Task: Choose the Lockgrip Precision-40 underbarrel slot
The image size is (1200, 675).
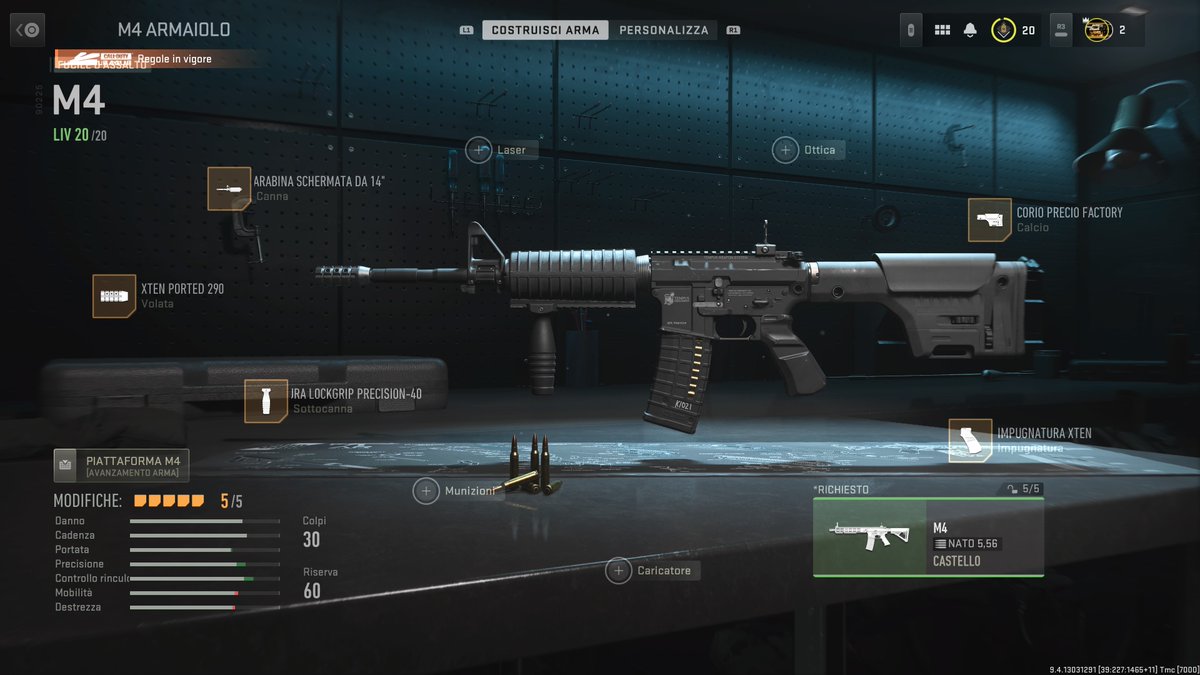Action: pyautogui.click(x=266, y=401)
